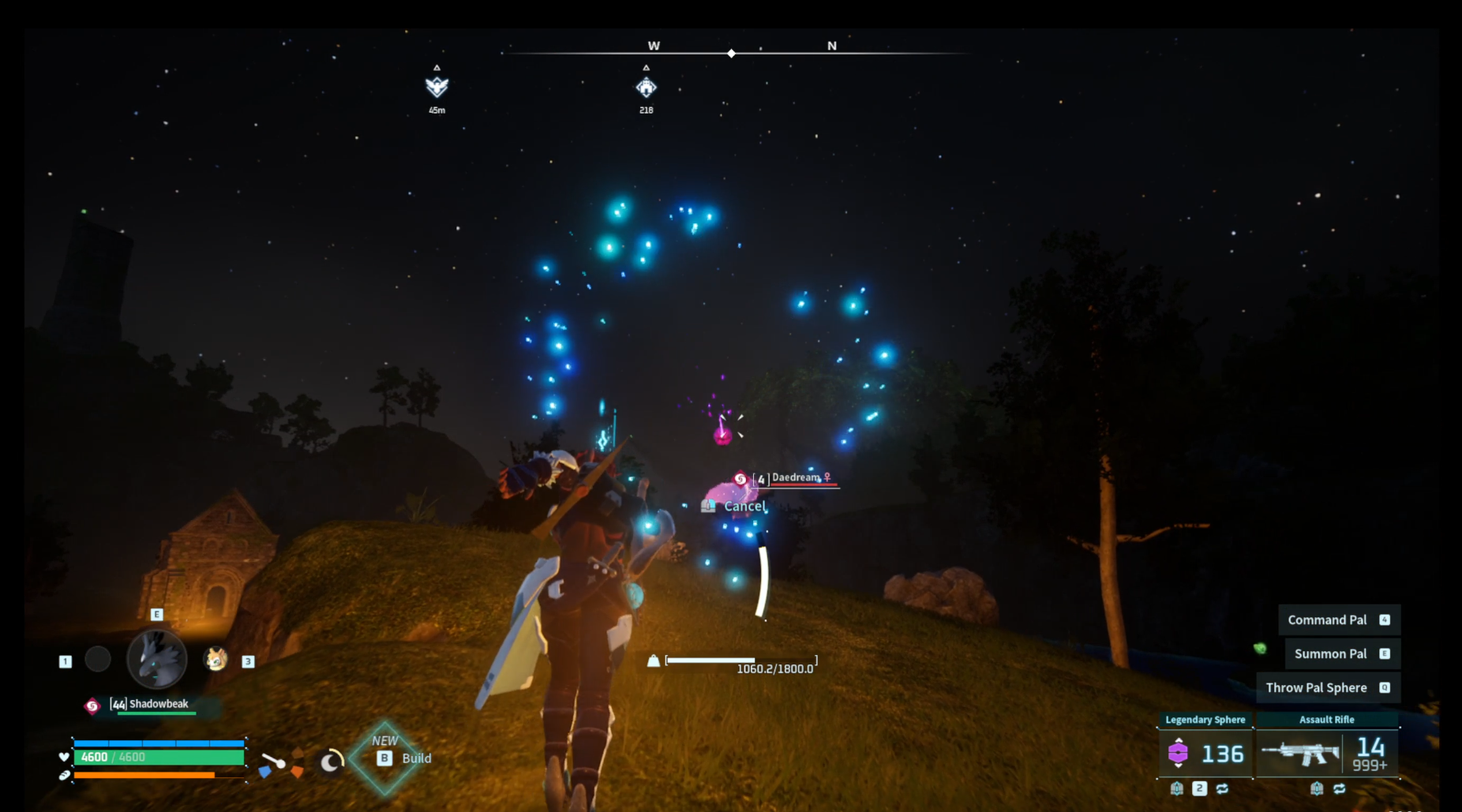Click the Daedream target nameplate
Screen dimensions: 1462x812
point(794,478)
